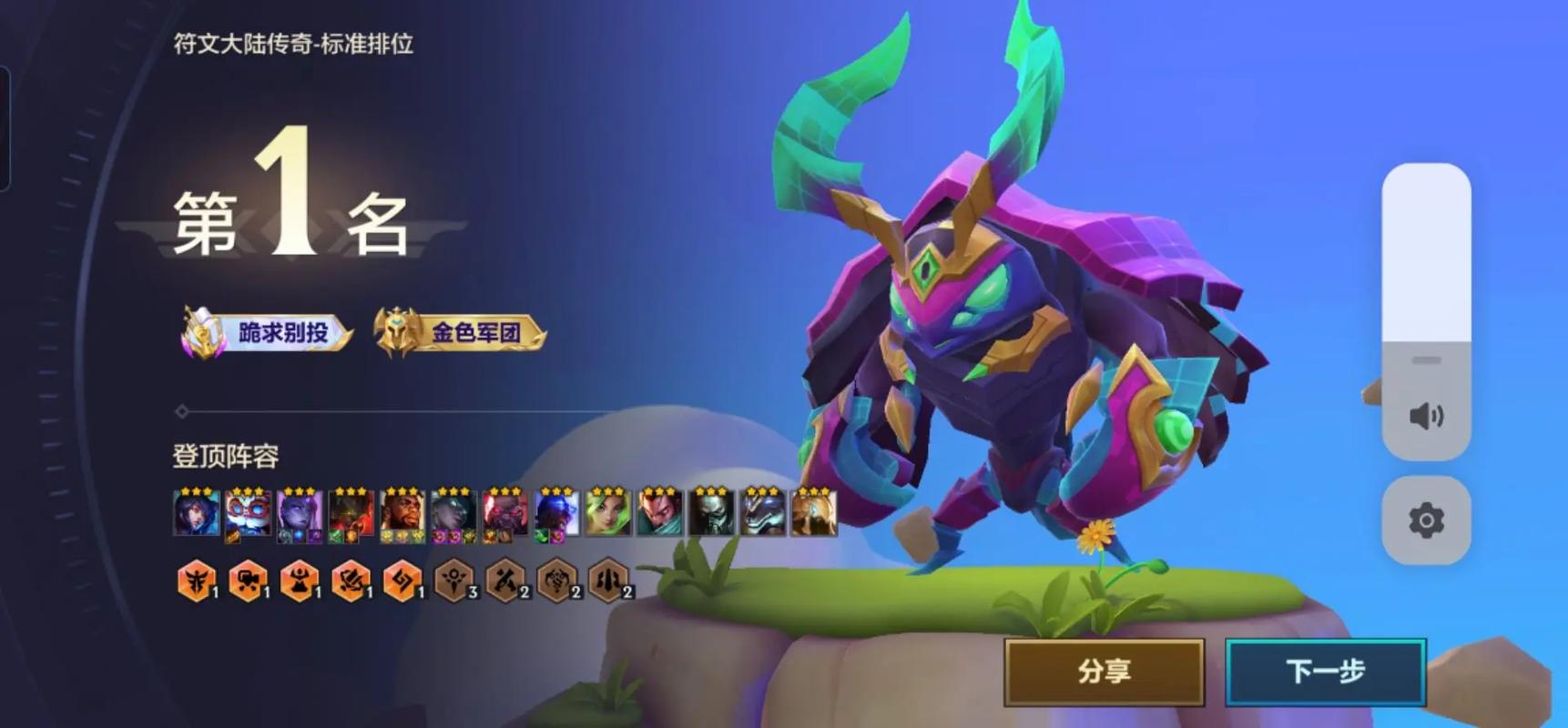
Task: Open the settings gear panel
Action: click(x=1426, y=521)
